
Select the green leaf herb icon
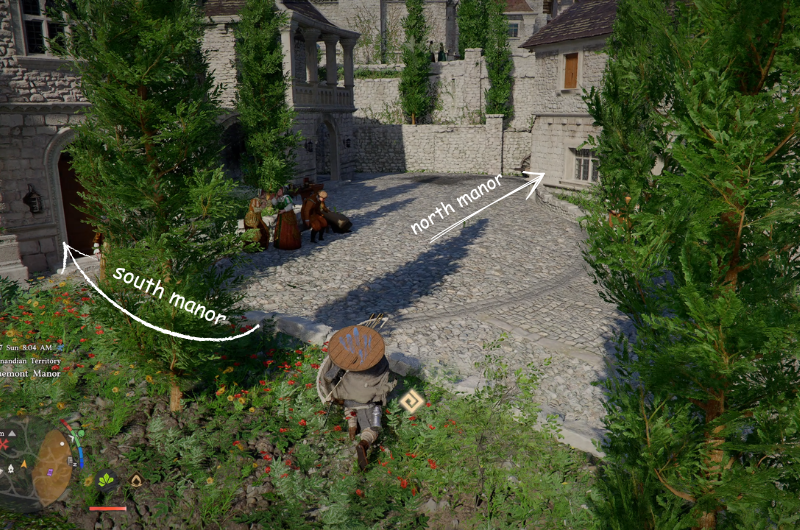point(106,480)
